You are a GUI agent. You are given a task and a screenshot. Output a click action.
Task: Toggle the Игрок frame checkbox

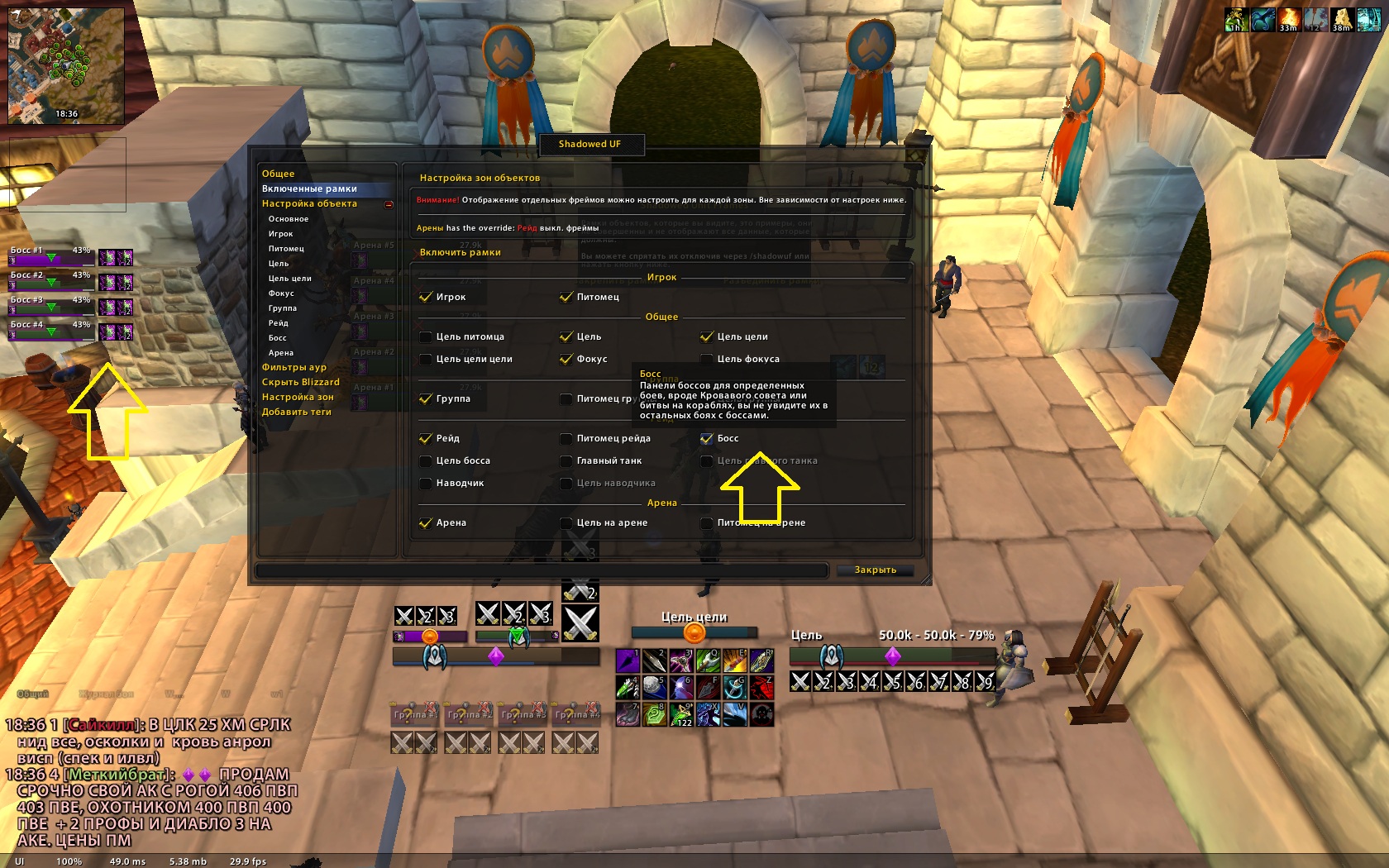[x=426, y=298]
